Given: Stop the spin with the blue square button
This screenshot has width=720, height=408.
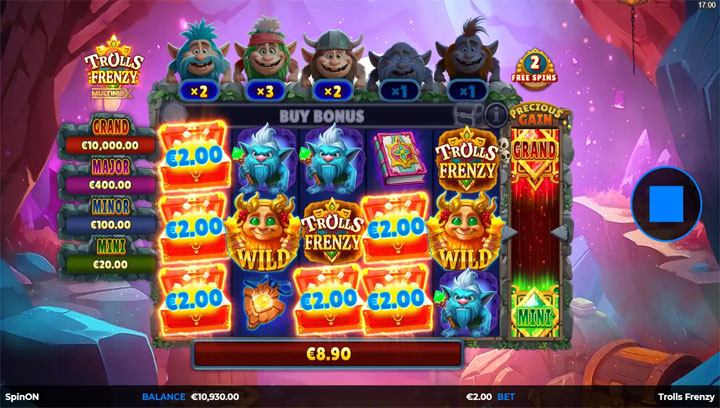Looking at the screenshot, I should pyautogui.click(x=664, y=204).
